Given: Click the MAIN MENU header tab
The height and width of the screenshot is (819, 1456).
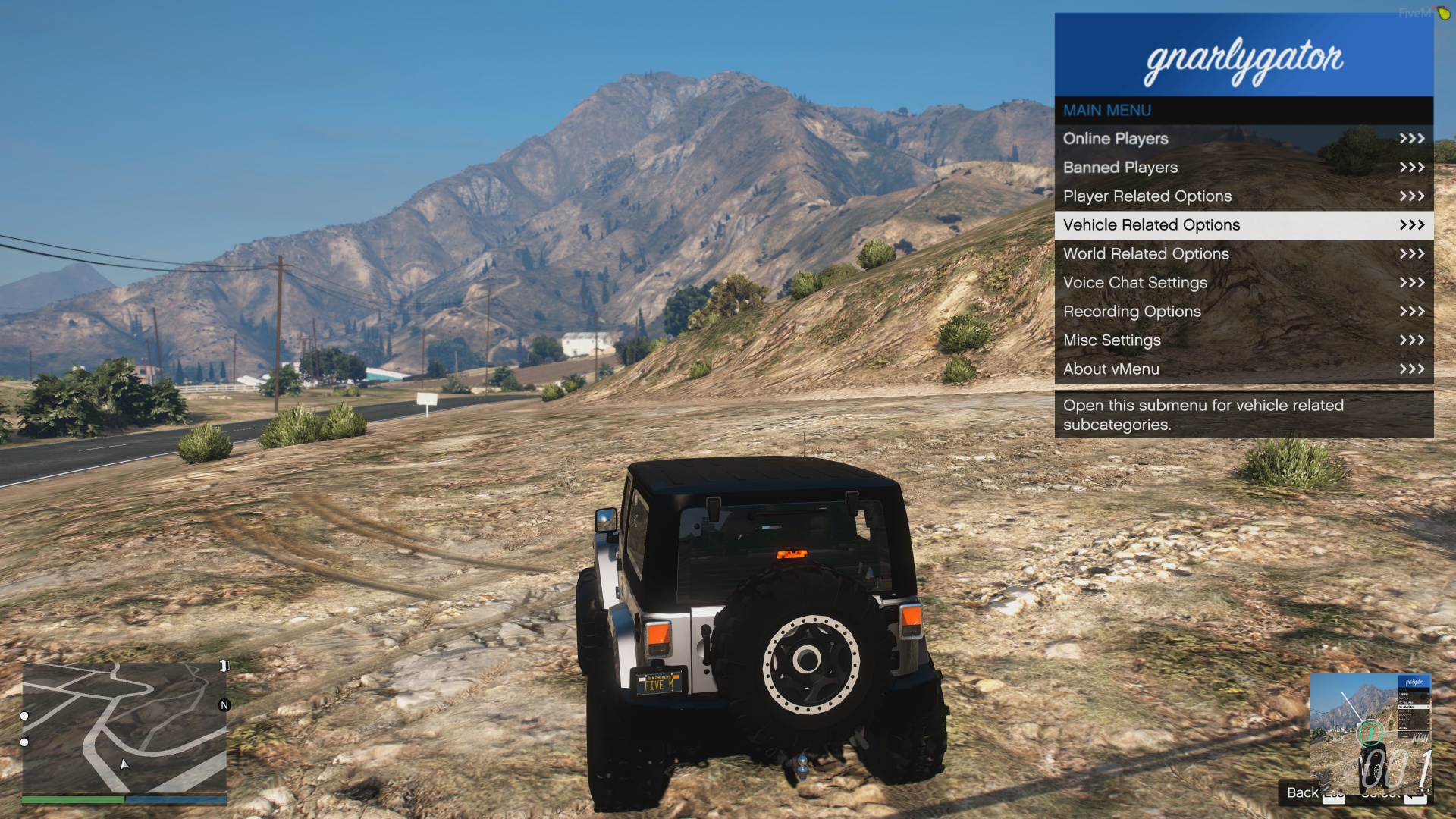Looking at the screenshot, I should coord(1106,109).
